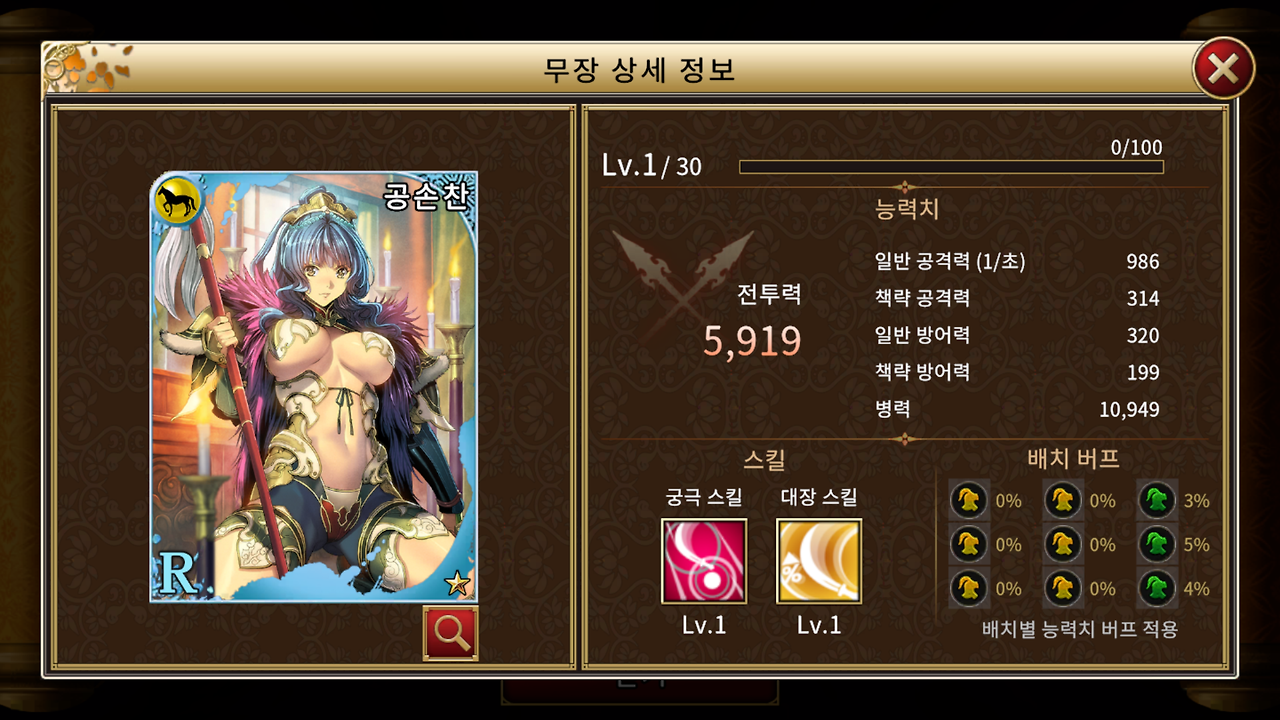Select the 대장 스킬 captain skill icon
Screen dimensions: 1280x720
(x=820, y=560)
